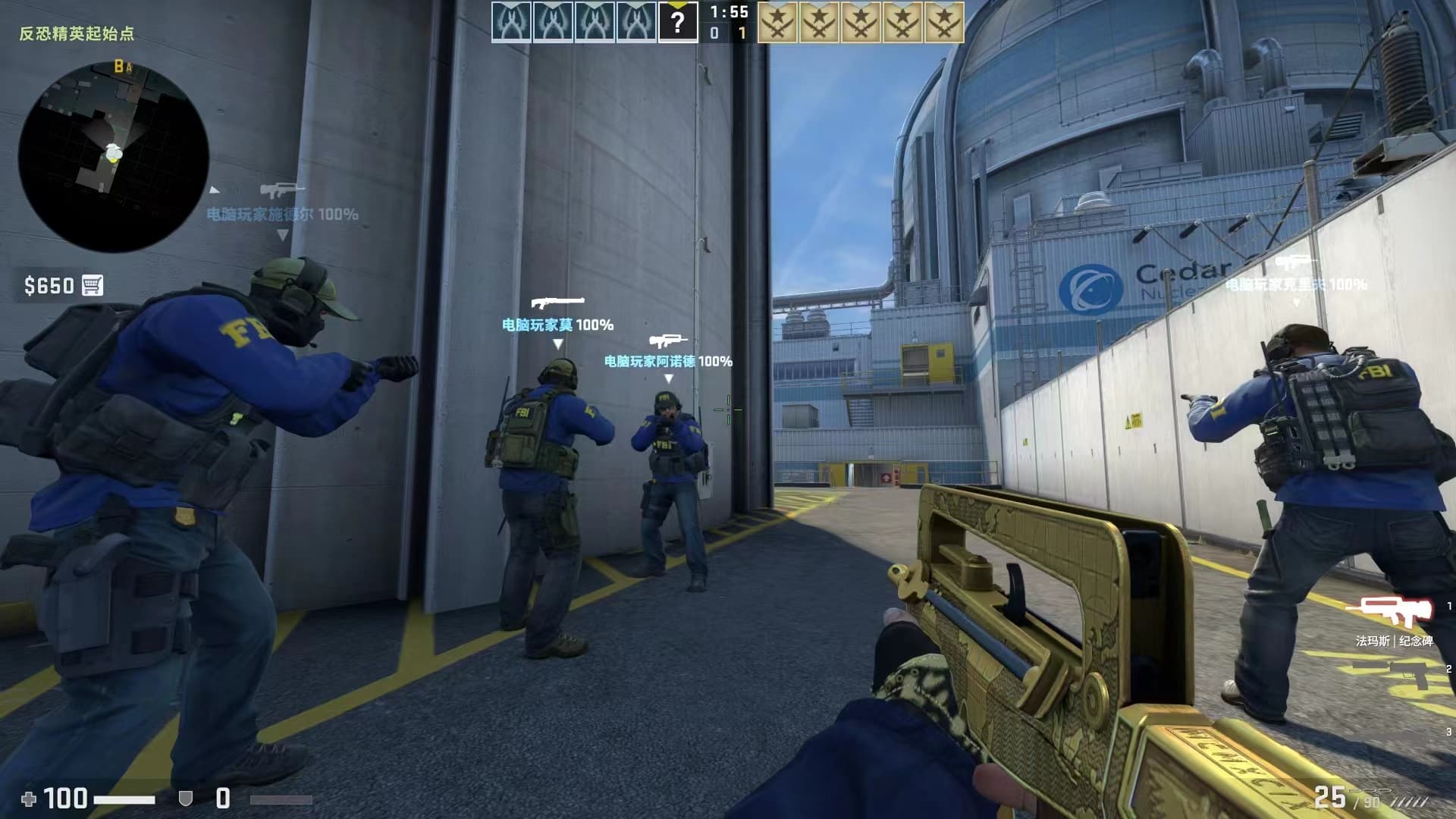
Task: Select the question mark player avatar
Action: coord(677,22)
